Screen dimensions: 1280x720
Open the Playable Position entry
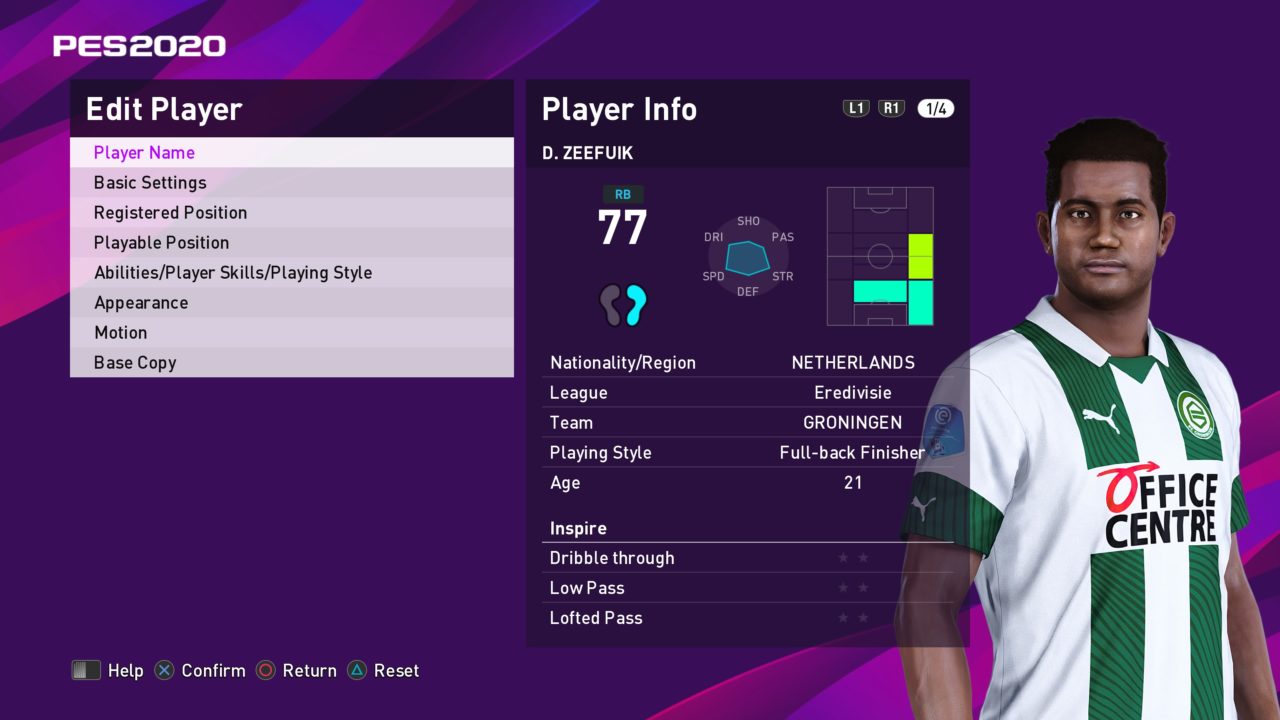pyautogui.click(x=161, y=243)
